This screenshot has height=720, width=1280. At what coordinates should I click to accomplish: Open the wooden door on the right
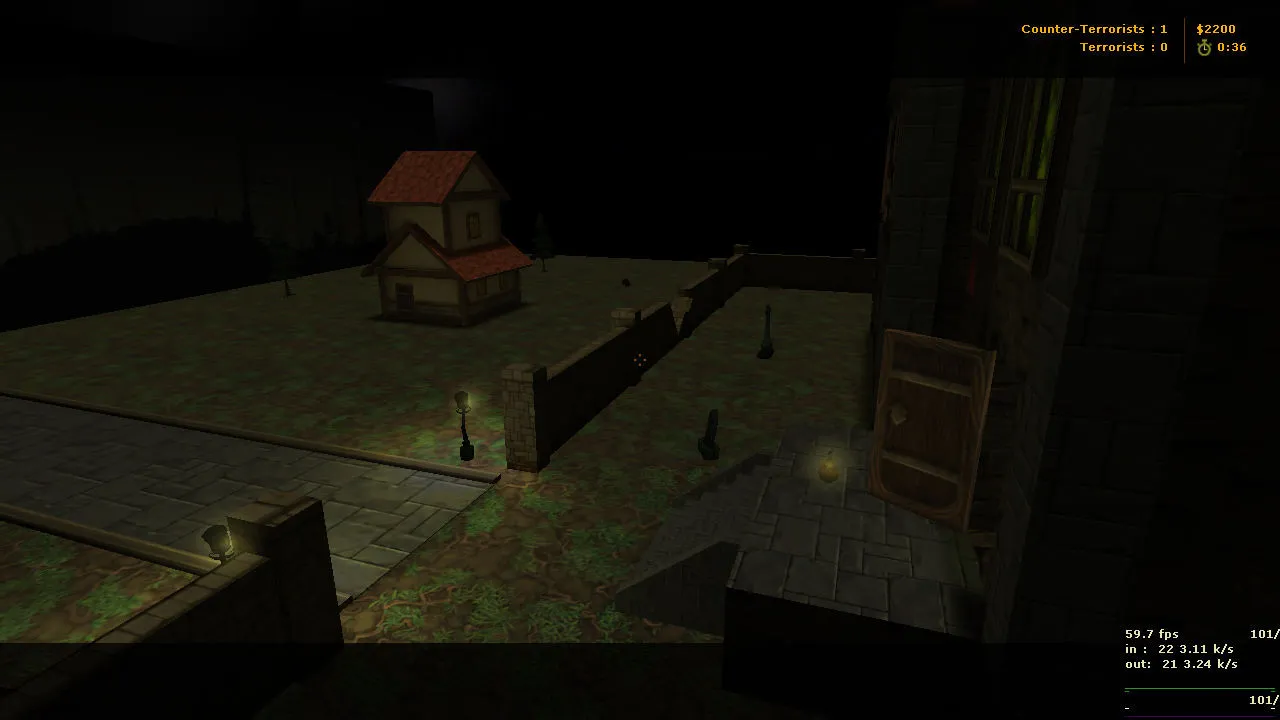coord(930,420)
